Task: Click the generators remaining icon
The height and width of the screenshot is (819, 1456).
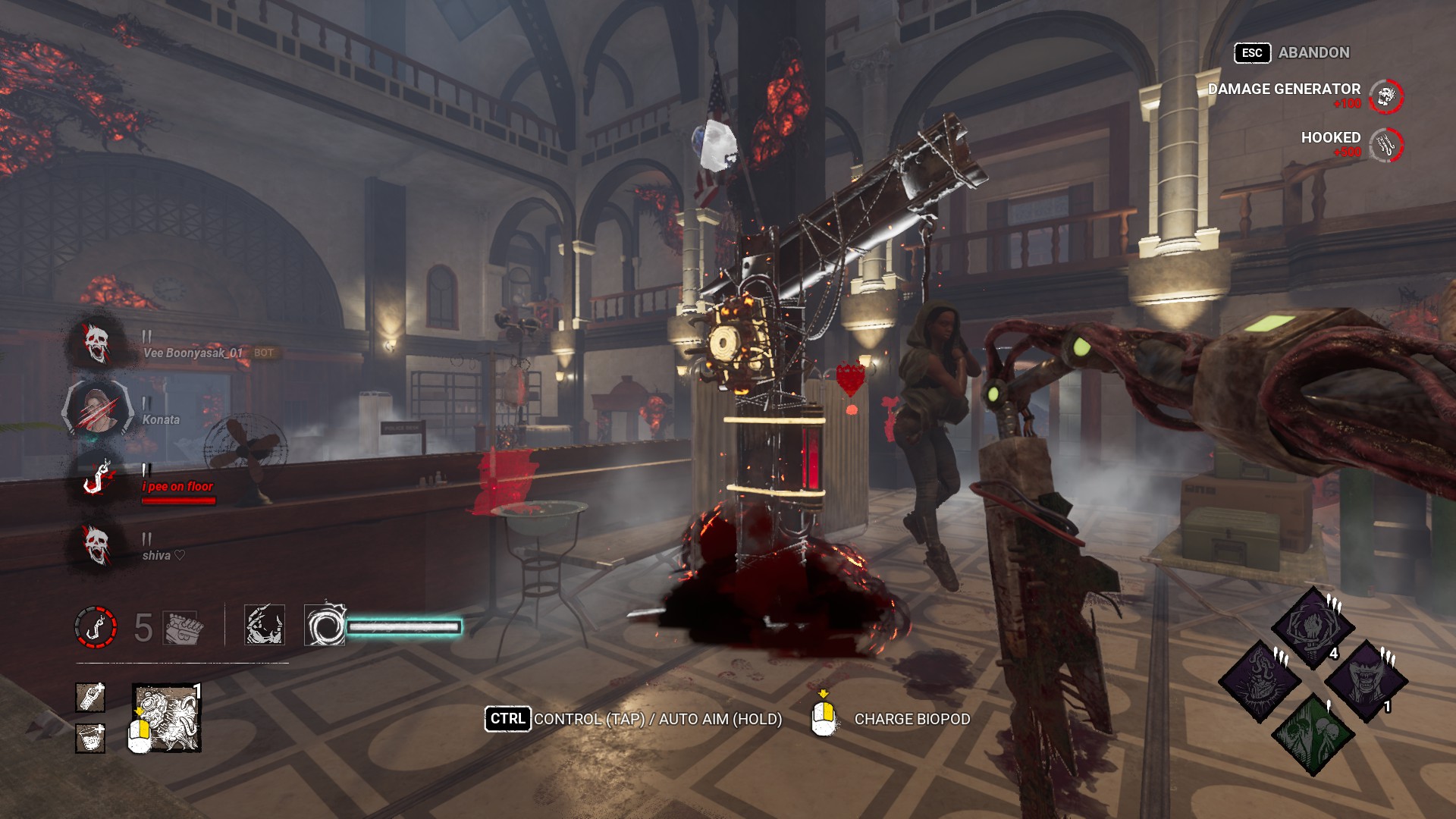Action: pos(182,626)
